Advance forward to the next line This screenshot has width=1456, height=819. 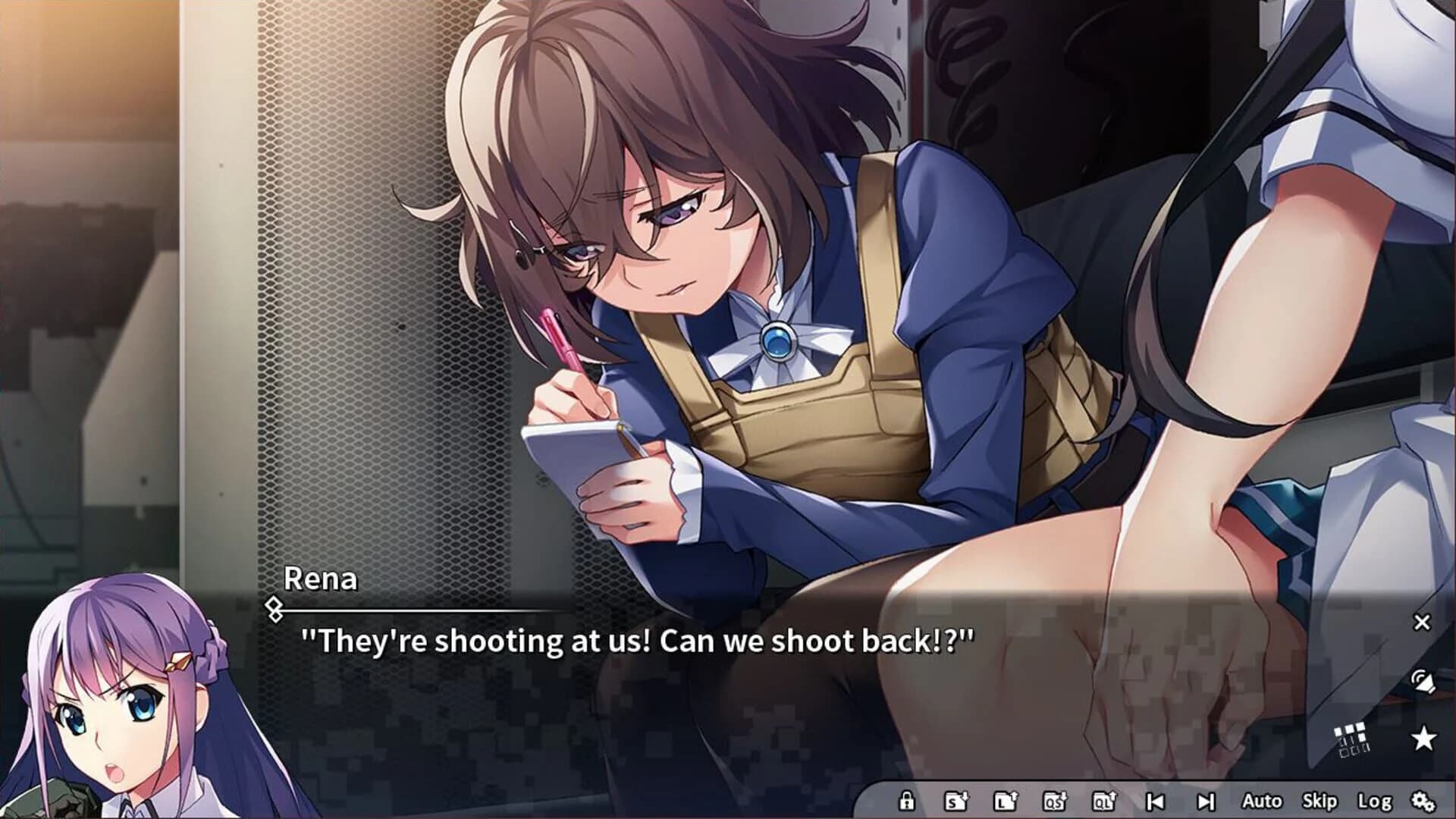point(1207,801)
